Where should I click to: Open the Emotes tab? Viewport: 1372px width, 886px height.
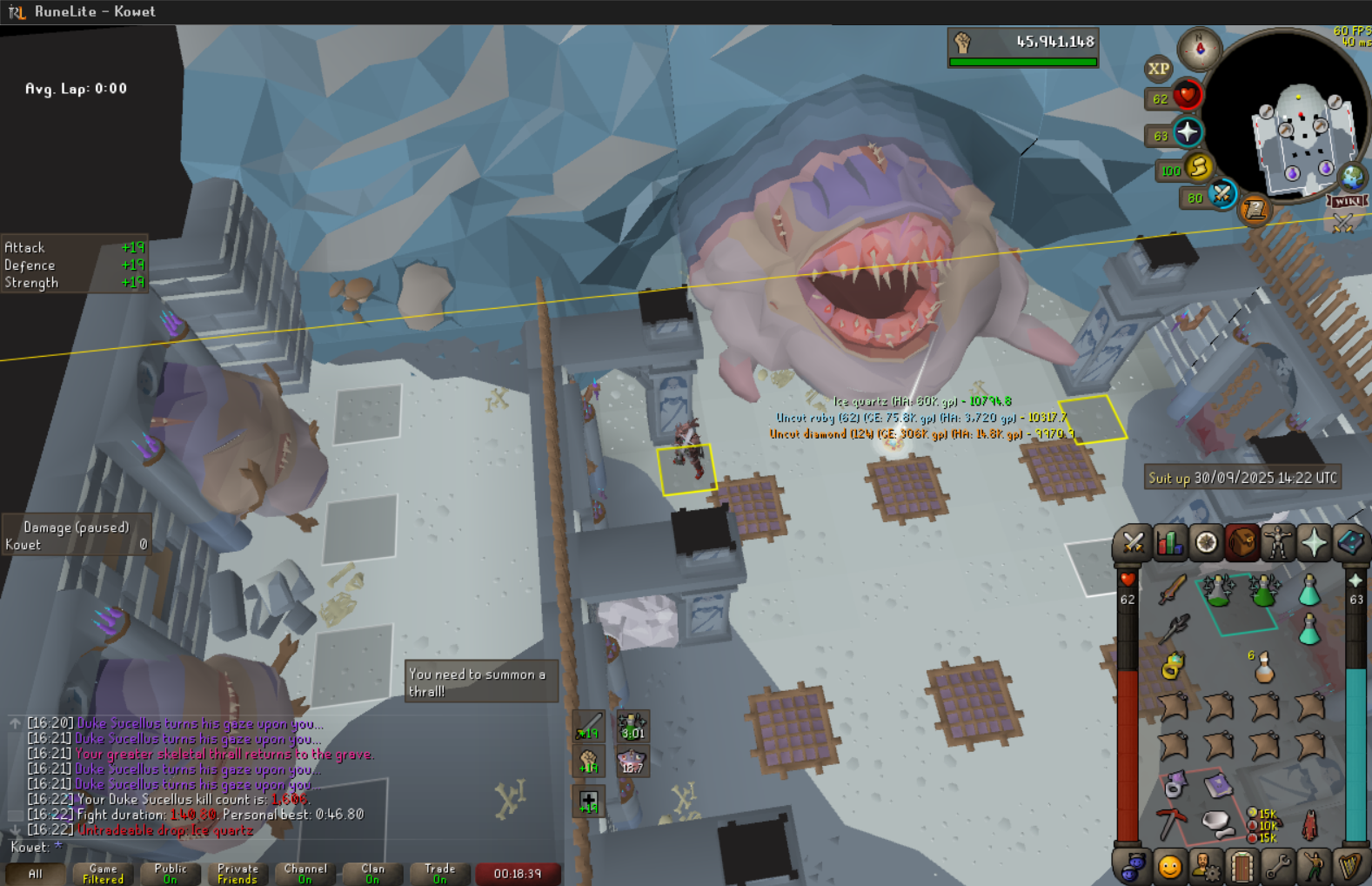tap(1314, 867)
